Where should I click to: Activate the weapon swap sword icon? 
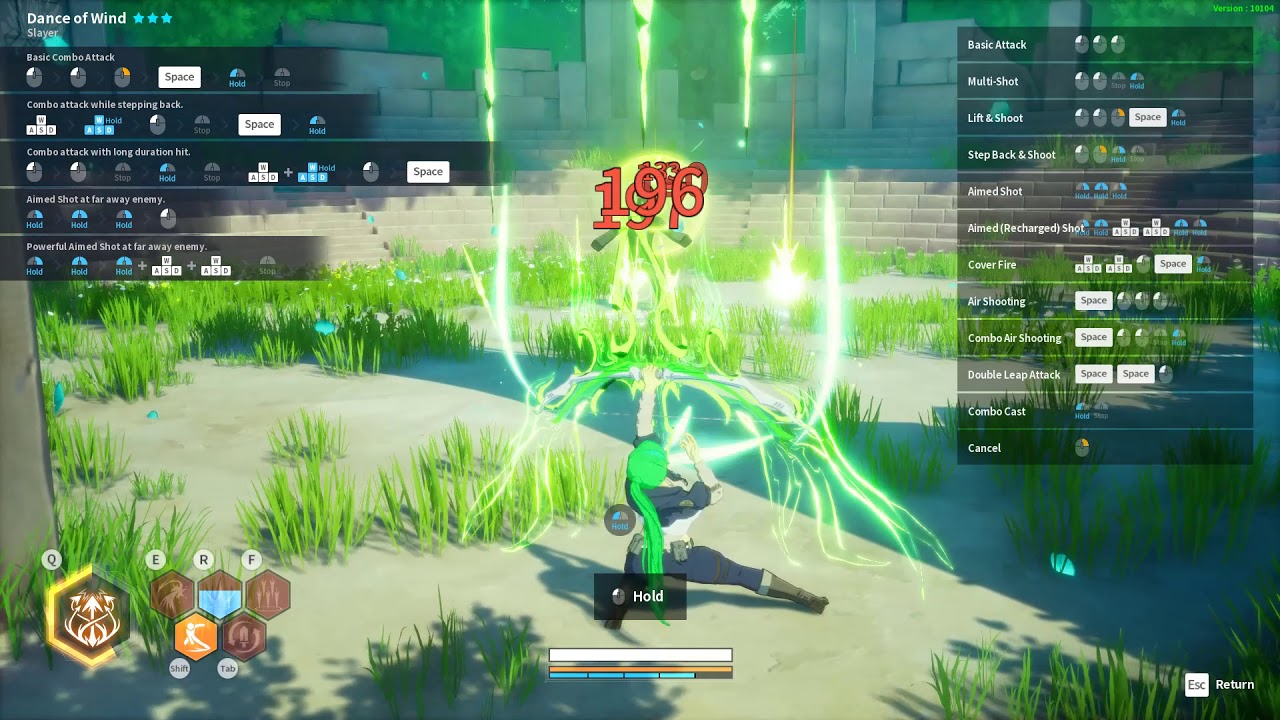pyautogui.click(x=244, y=636)
